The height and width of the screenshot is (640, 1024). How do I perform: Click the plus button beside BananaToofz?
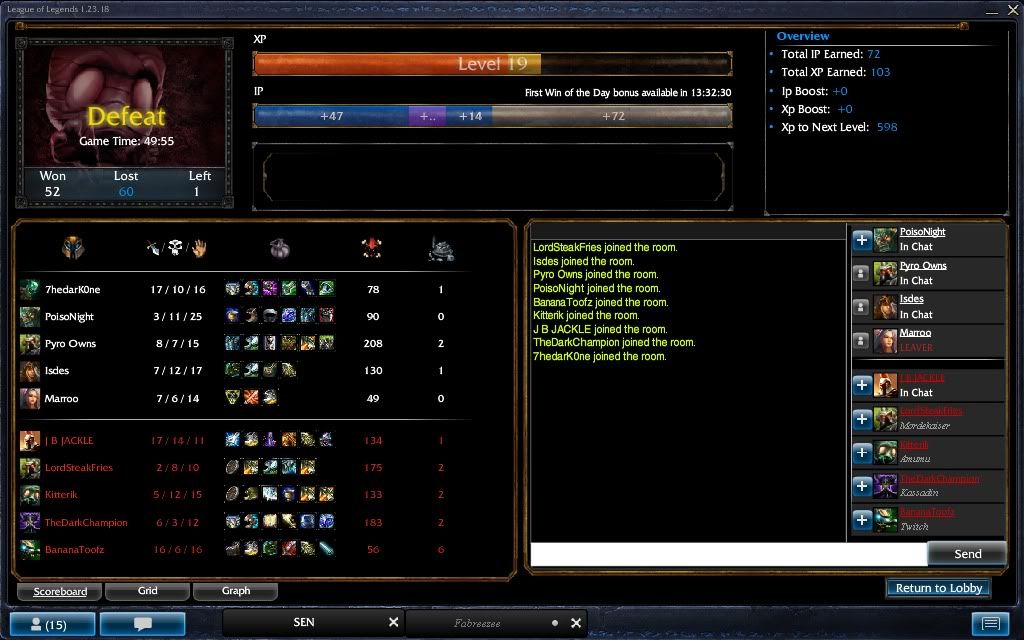pyautogui.click(x=861, y=520)
